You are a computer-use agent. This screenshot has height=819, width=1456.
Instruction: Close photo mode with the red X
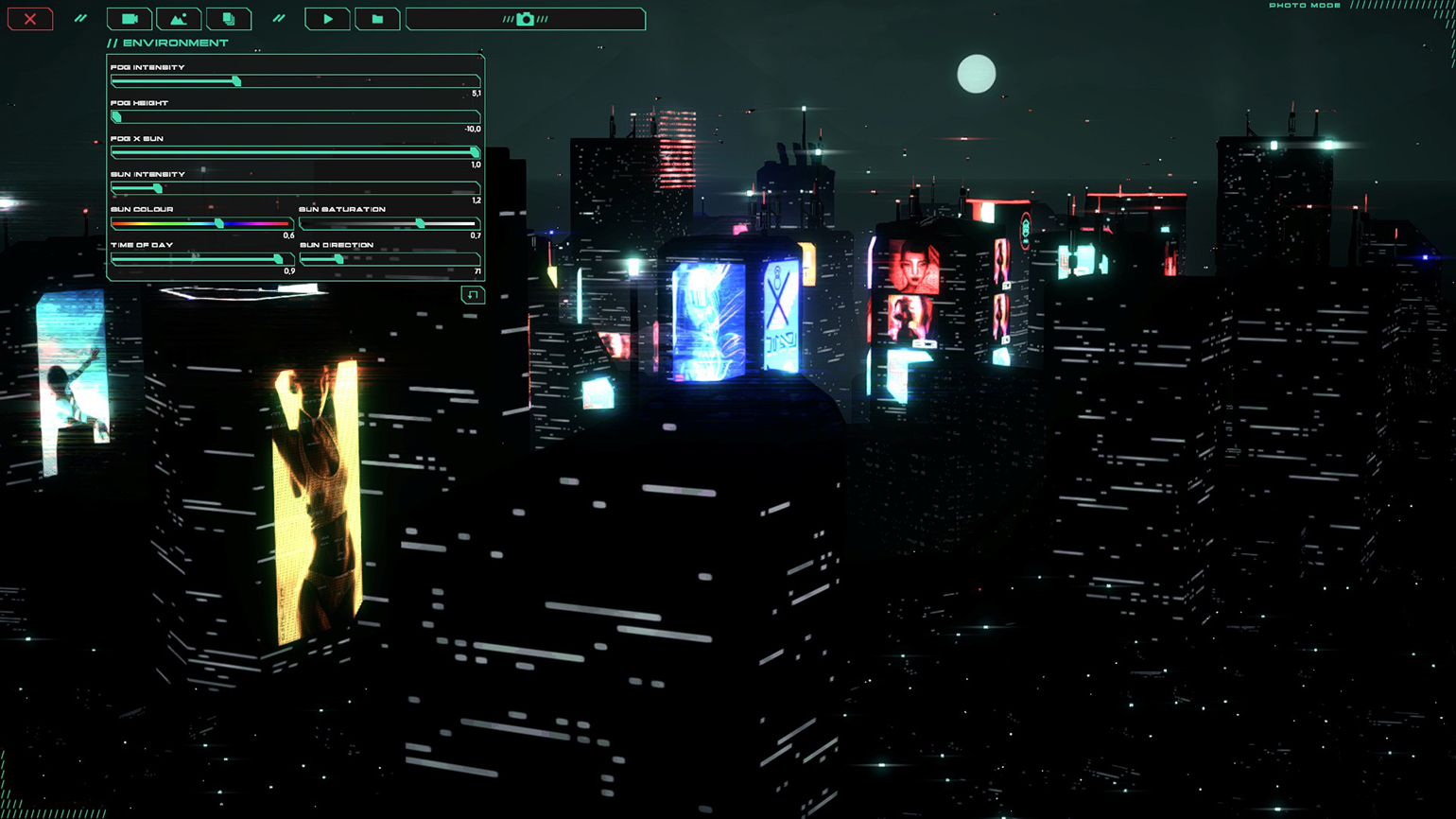click(30, 19)
